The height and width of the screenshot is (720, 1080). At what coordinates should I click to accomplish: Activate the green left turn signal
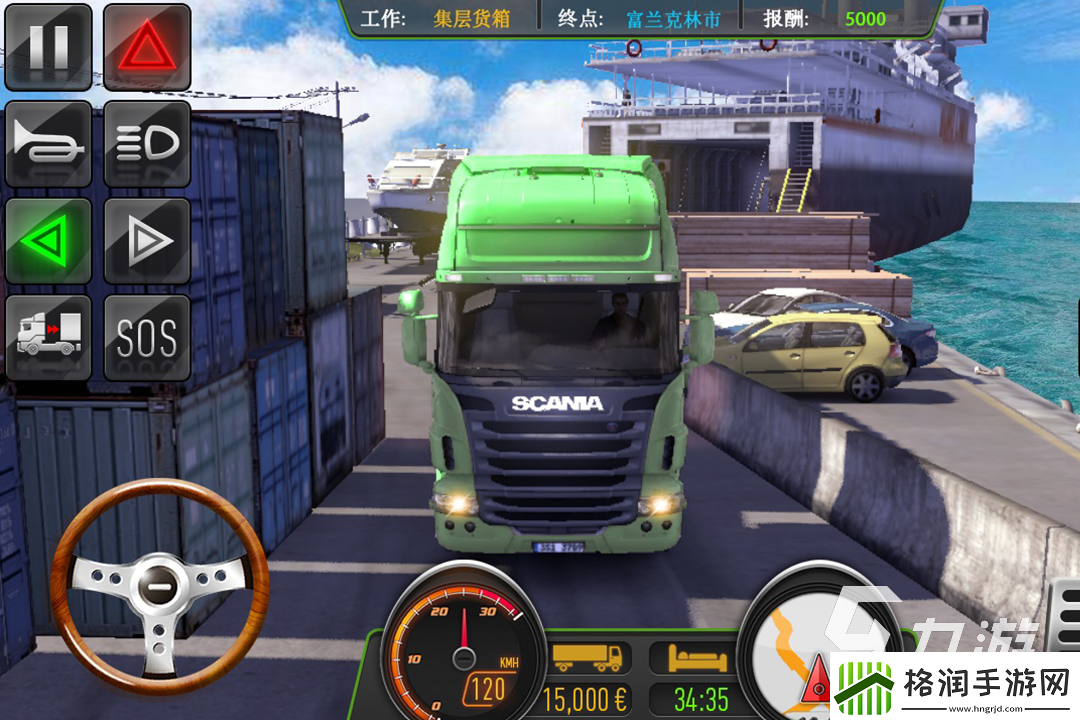click(x=48, y=241)
